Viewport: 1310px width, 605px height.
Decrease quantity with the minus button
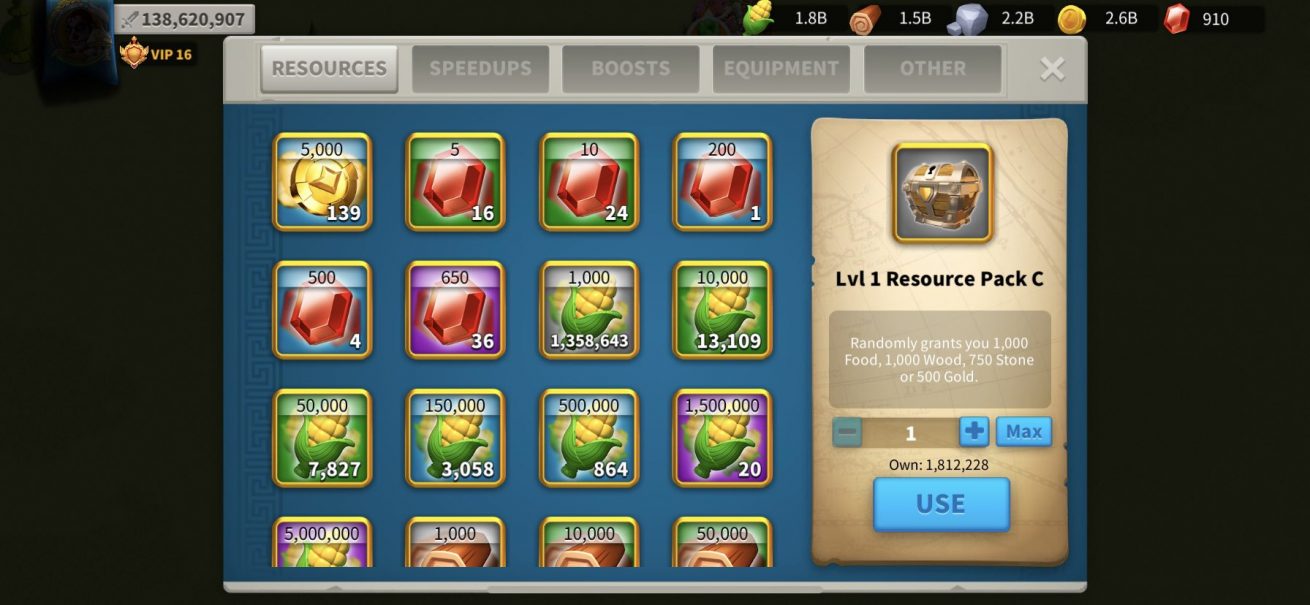point(847,432)
